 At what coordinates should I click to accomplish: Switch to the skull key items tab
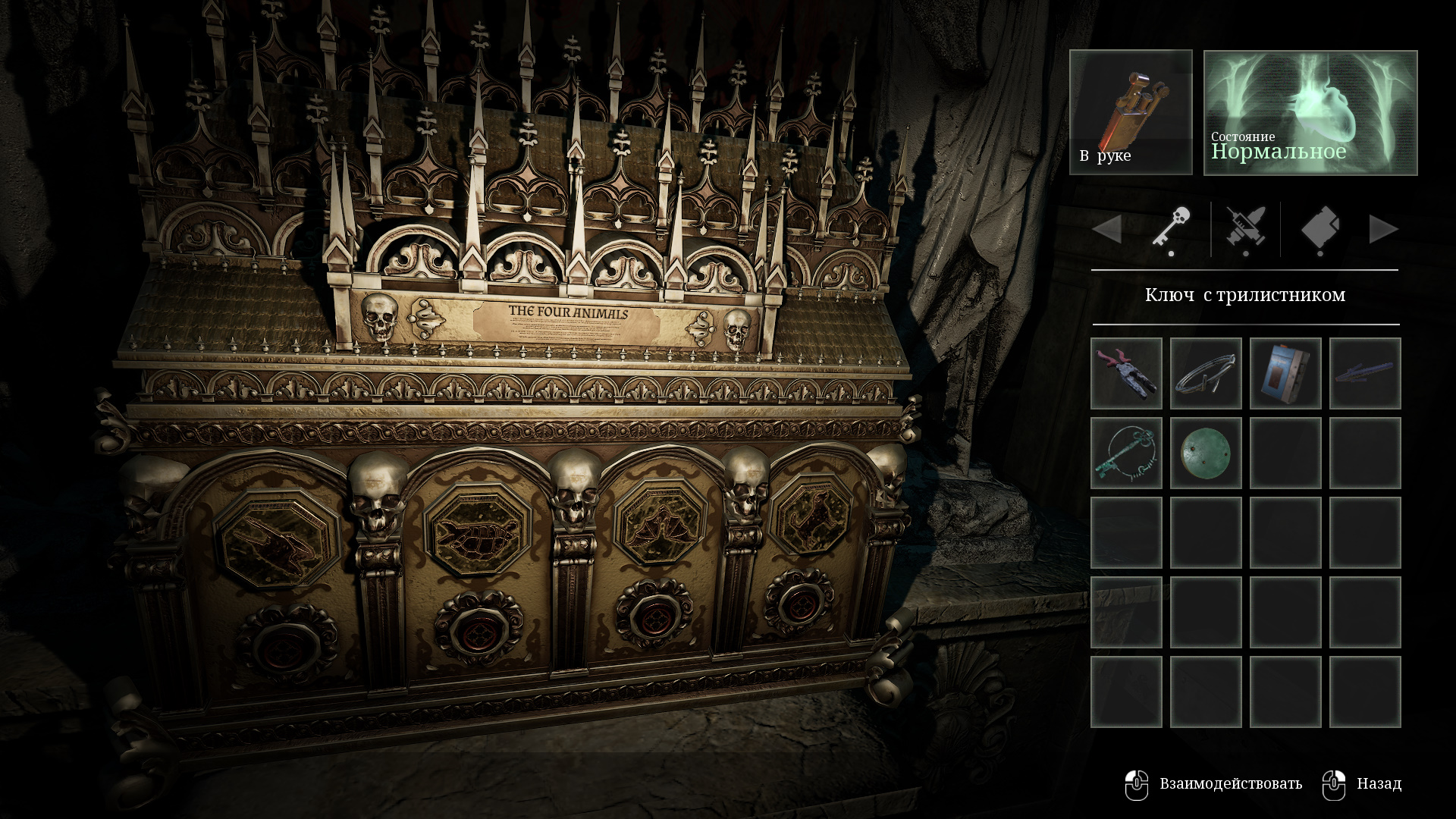point(1172,229)
